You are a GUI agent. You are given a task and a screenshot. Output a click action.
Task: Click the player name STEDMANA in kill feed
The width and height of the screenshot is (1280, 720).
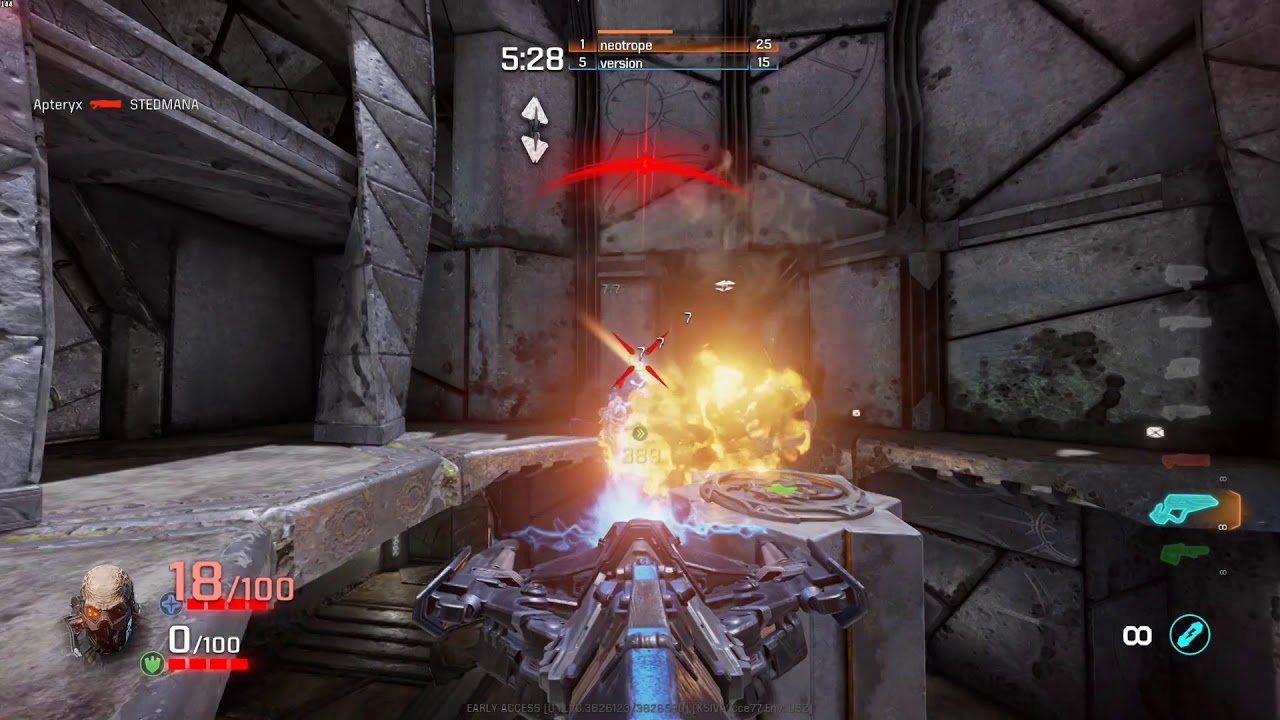pyautogui.click(x=165, y=104)
